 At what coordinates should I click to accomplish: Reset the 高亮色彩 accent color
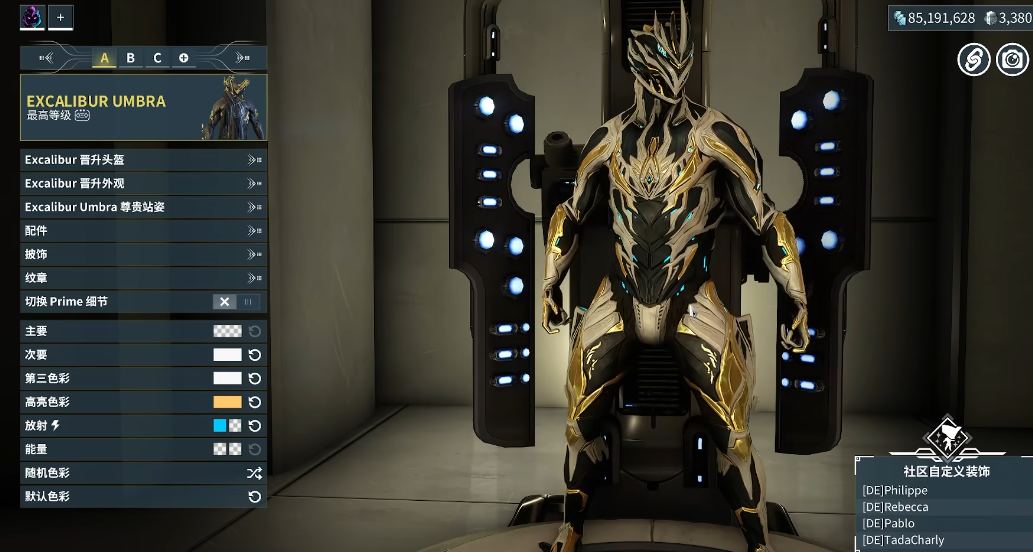(x=255, y=402)
